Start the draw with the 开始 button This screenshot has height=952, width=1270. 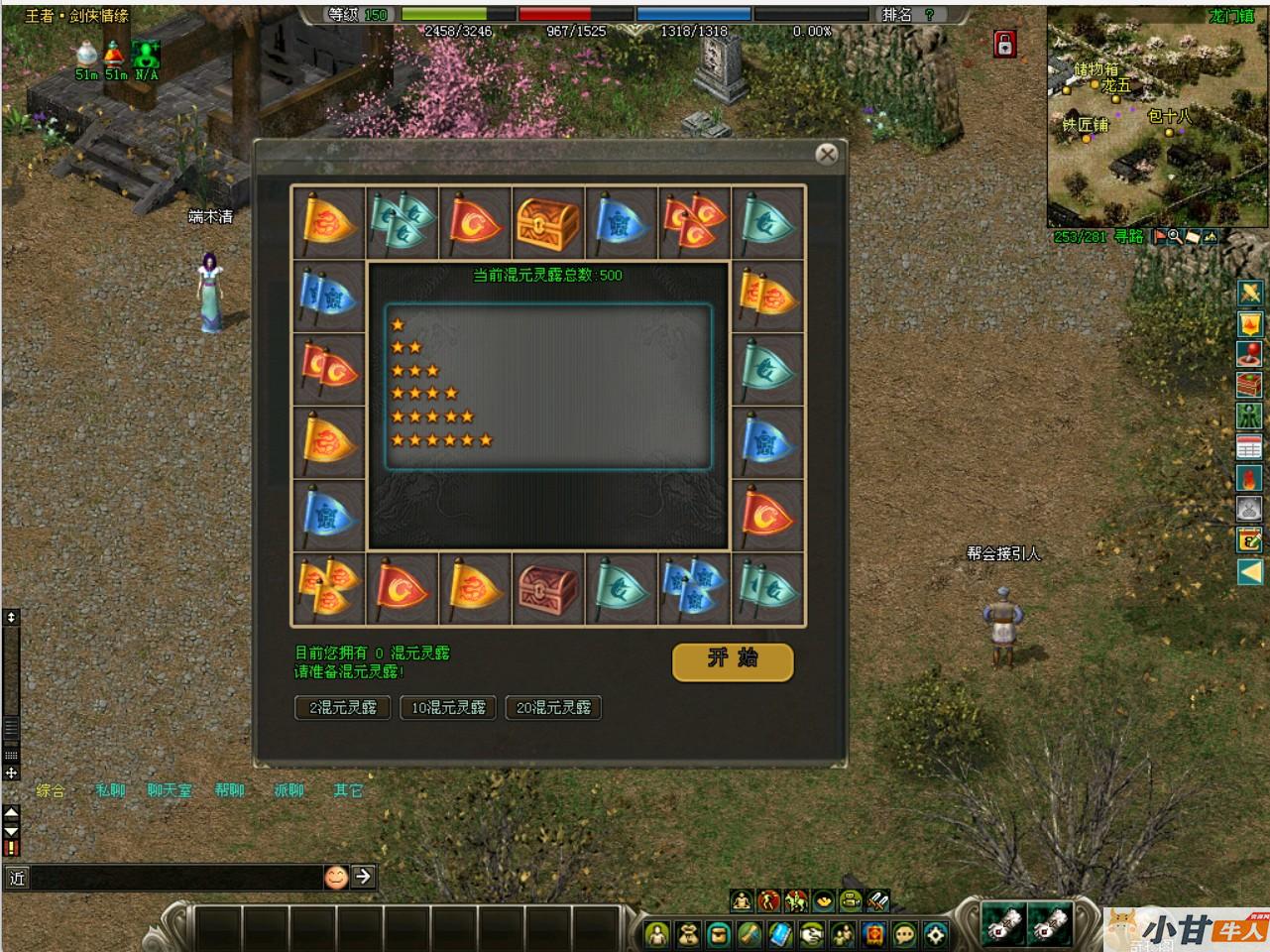pos(733,661)
